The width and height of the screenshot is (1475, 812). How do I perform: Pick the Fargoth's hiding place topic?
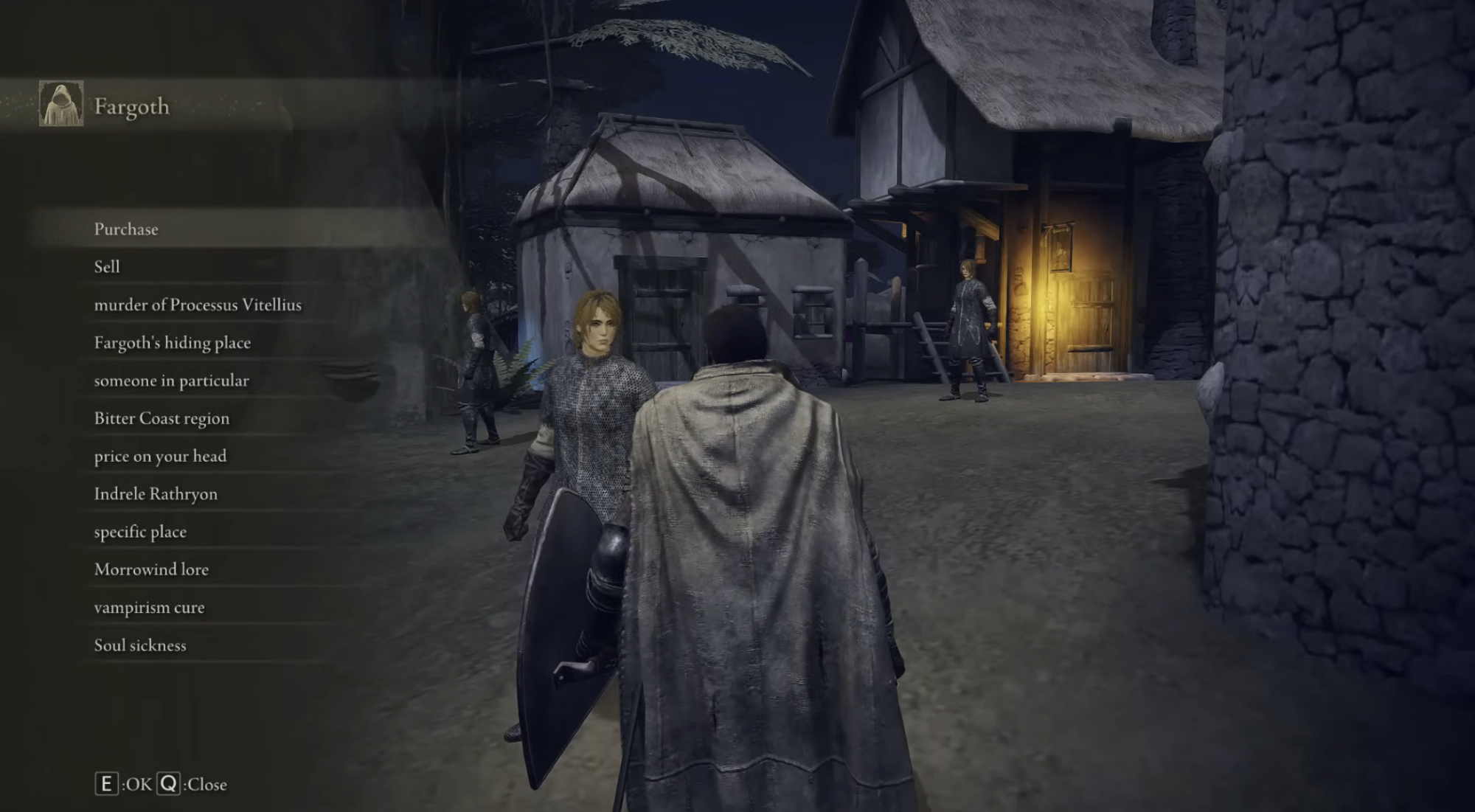173,343
